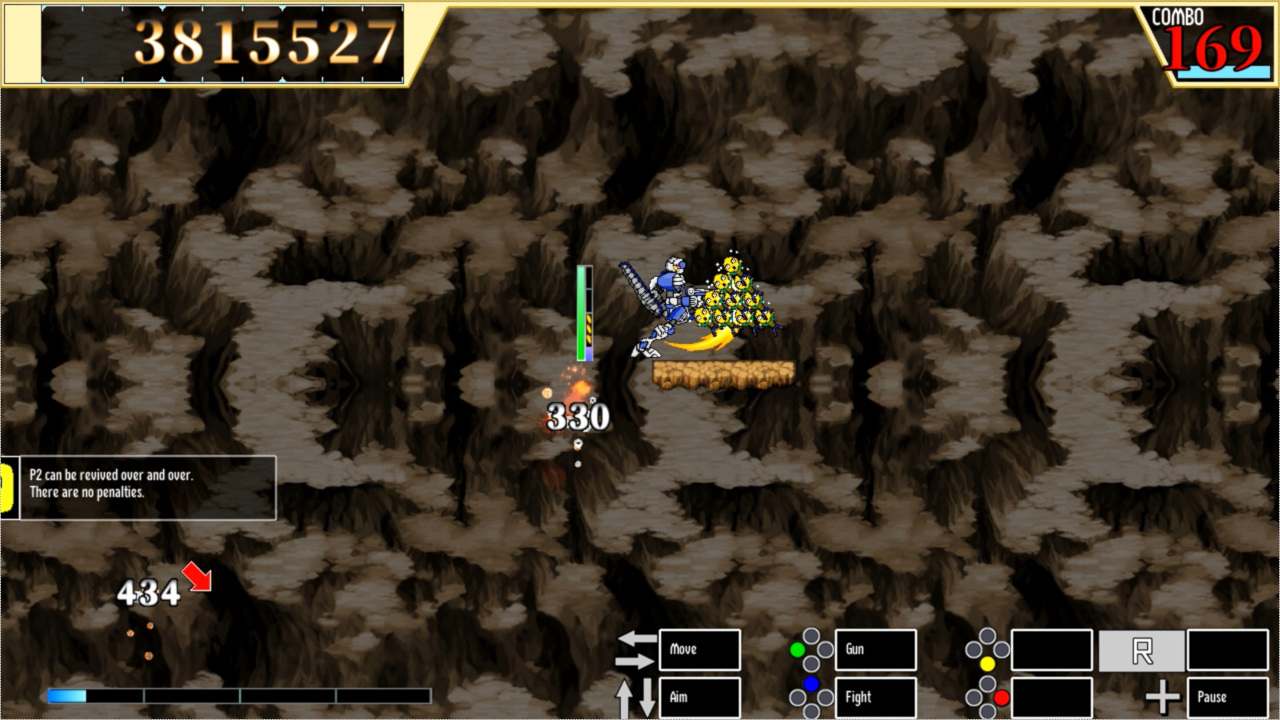Click the green Gun gamepad button icon
This screenshot has height=720, width=1280.
coord(796,650)
